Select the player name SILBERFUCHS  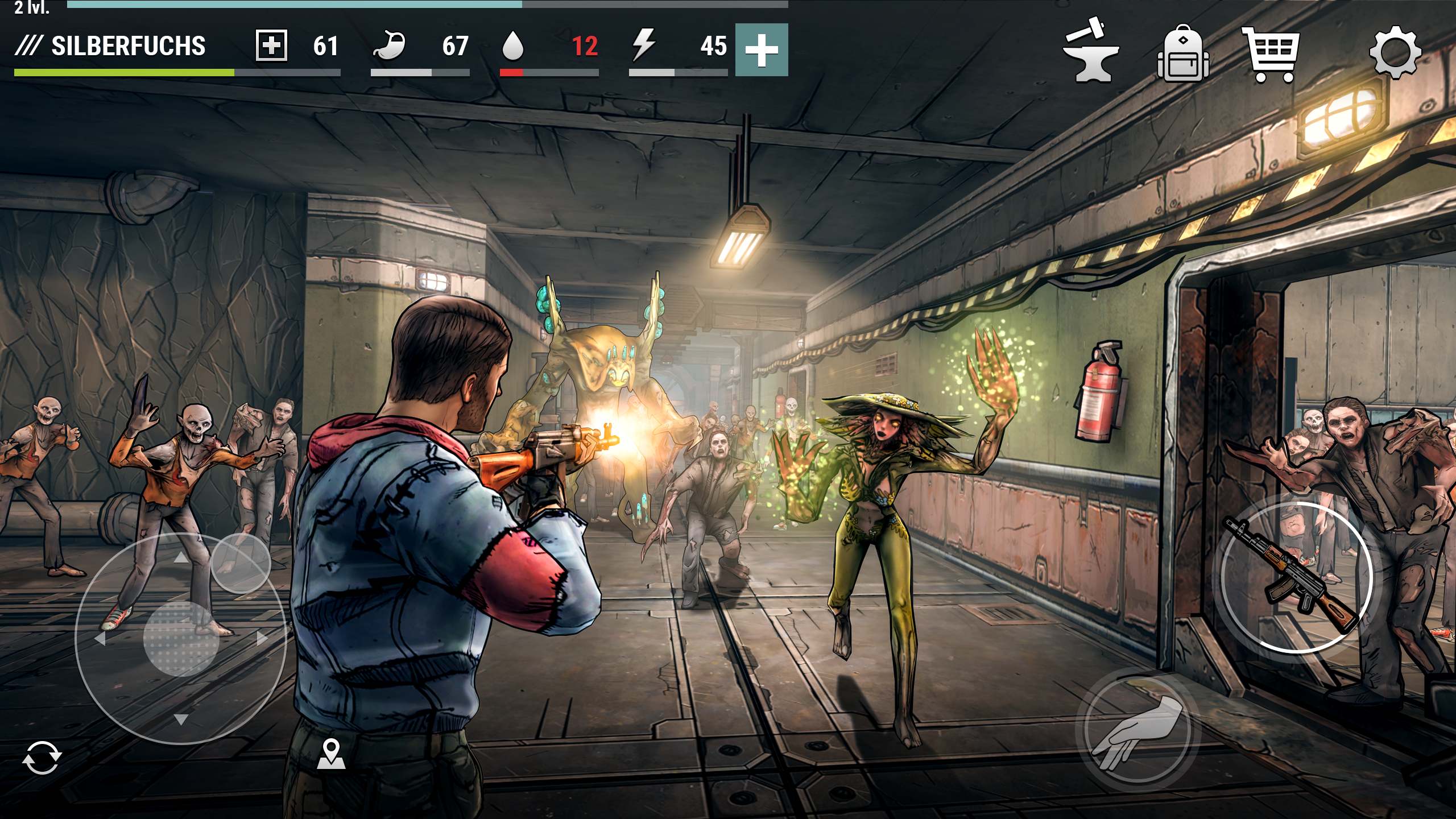(x=128, y=47)
